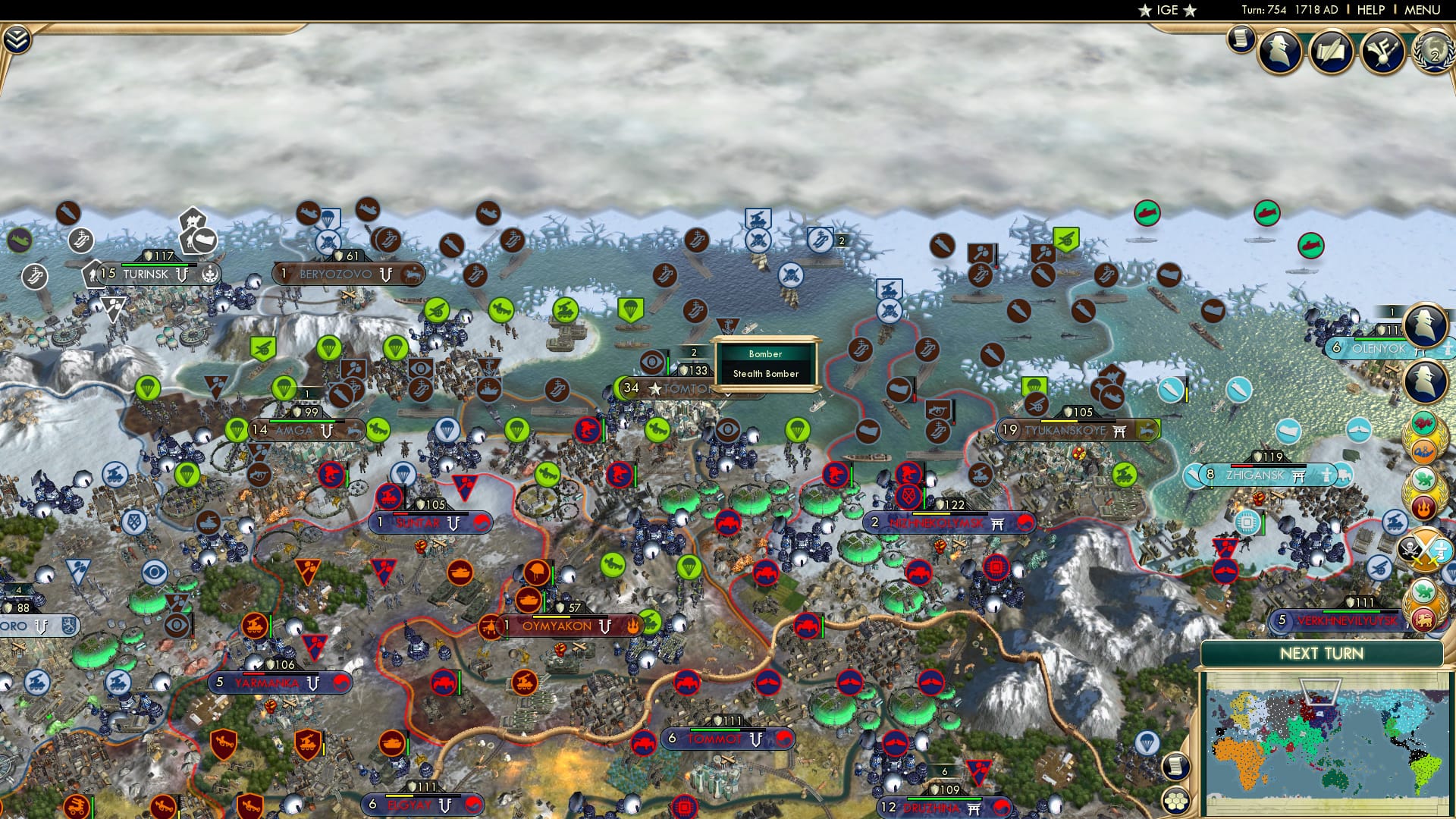Screen dimensions: 1456x819
Task: Select Stealth Bomber from the production list
Action: 764,374
